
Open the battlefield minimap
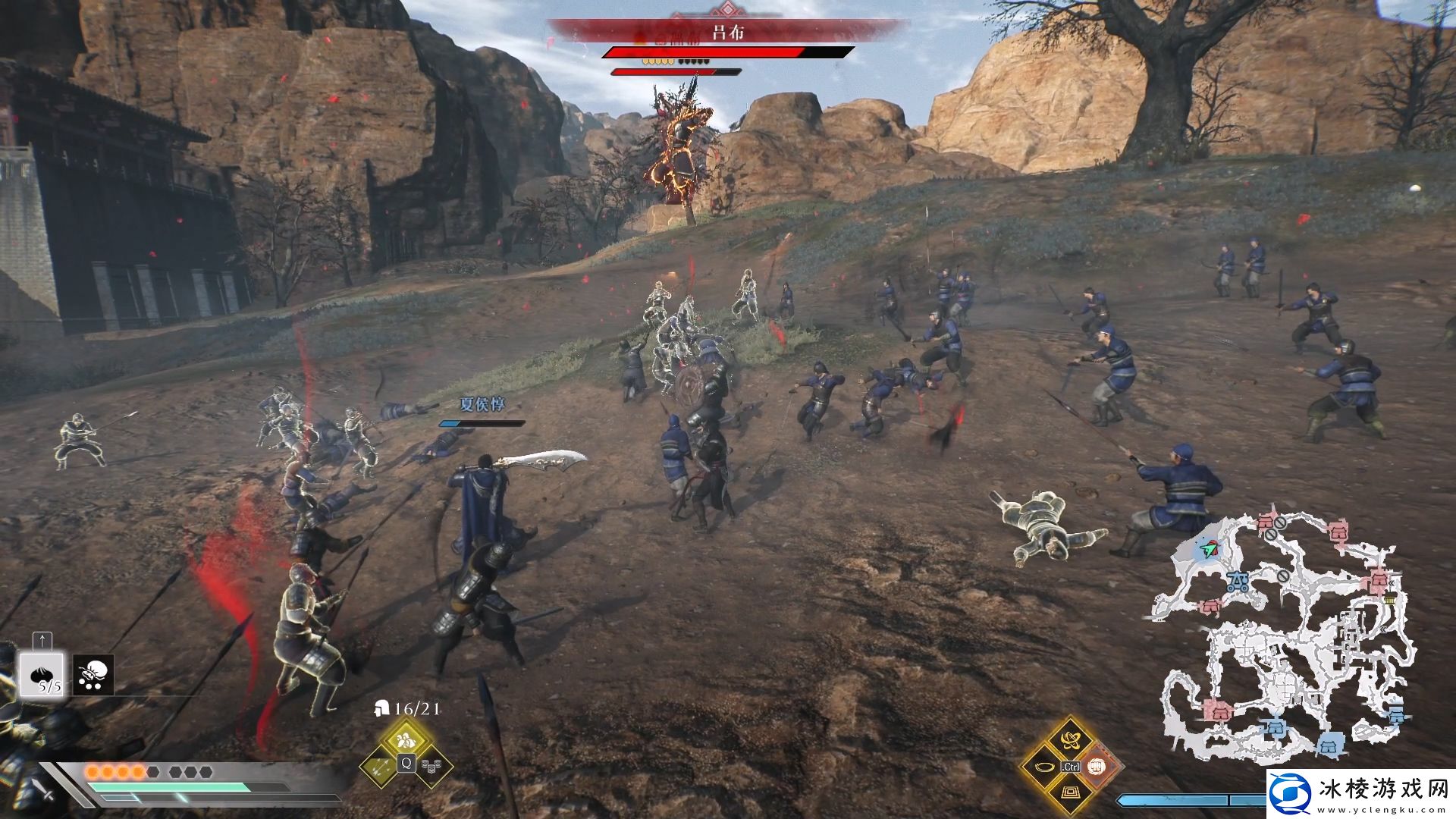click(1282, 637)
